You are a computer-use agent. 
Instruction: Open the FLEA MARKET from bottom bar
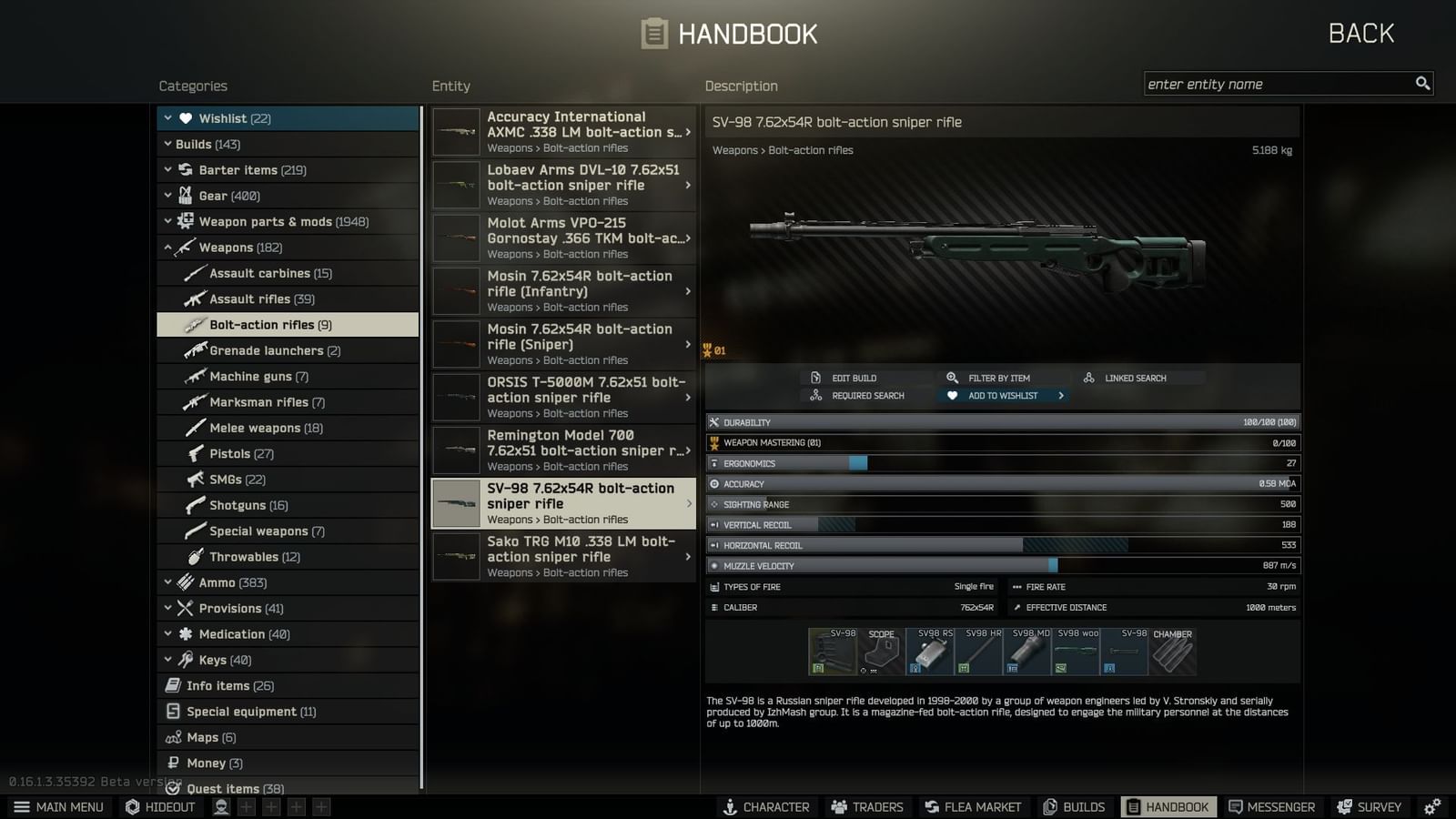pyautogui.click(x=973, y=806)
